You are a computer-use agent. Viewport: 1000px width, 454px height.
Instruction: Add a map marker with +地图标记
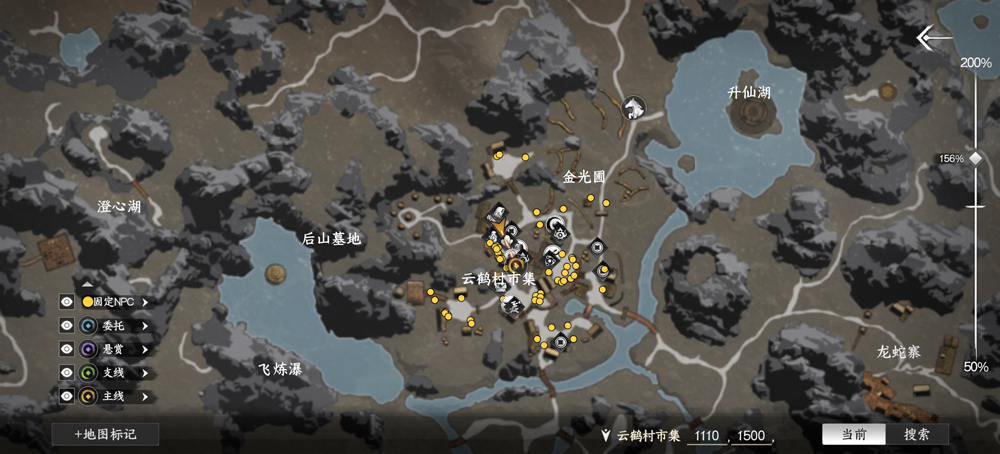(x=104, y=434)
